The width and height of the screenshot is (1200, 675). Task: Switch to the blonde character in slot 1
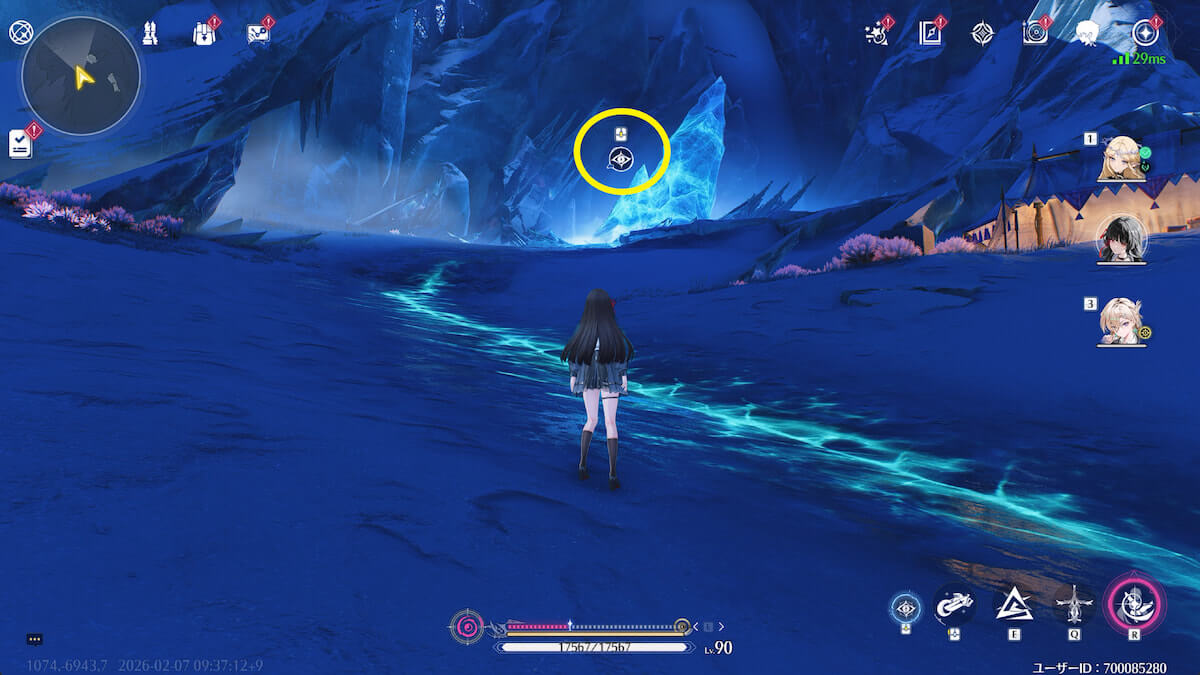tap(1122, 158)
